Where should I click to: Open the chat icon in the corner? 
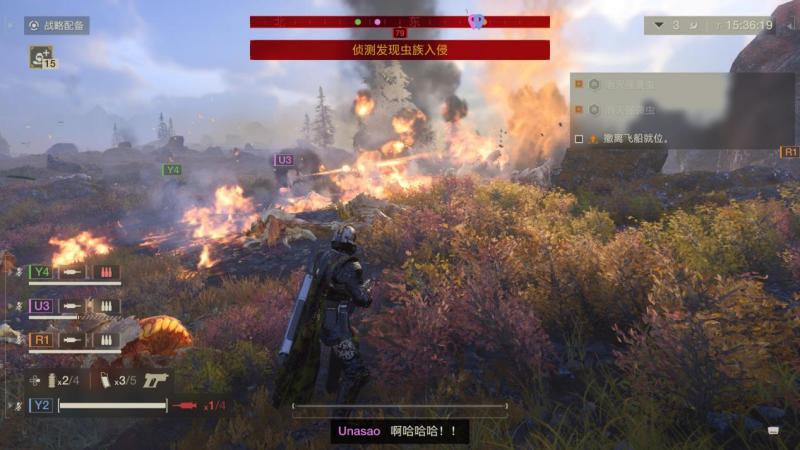773,430
